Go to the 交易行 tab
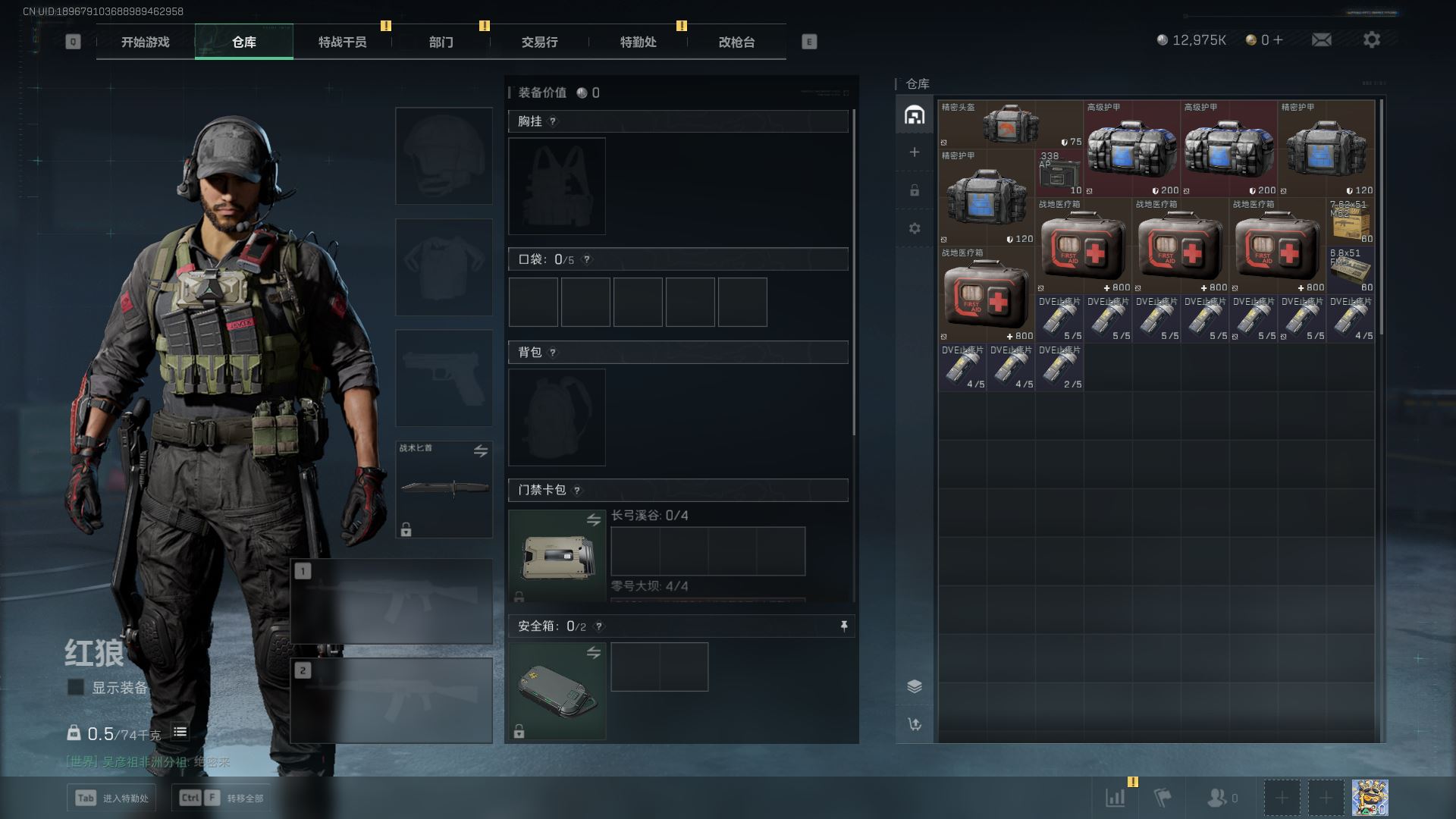 pos(539,42)
